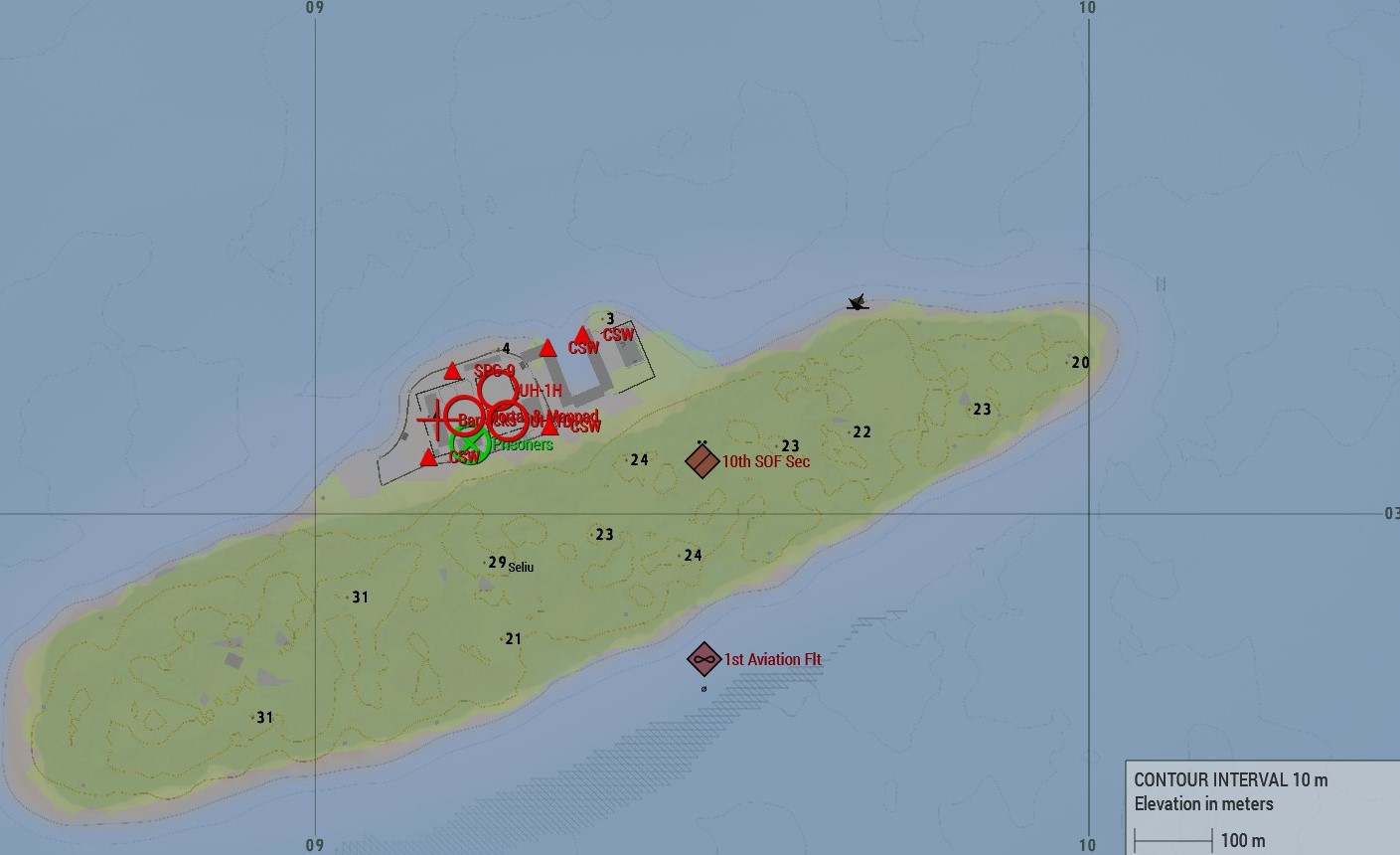
Task: Click the Barracks circle marker
Action: tap(465, 416)
